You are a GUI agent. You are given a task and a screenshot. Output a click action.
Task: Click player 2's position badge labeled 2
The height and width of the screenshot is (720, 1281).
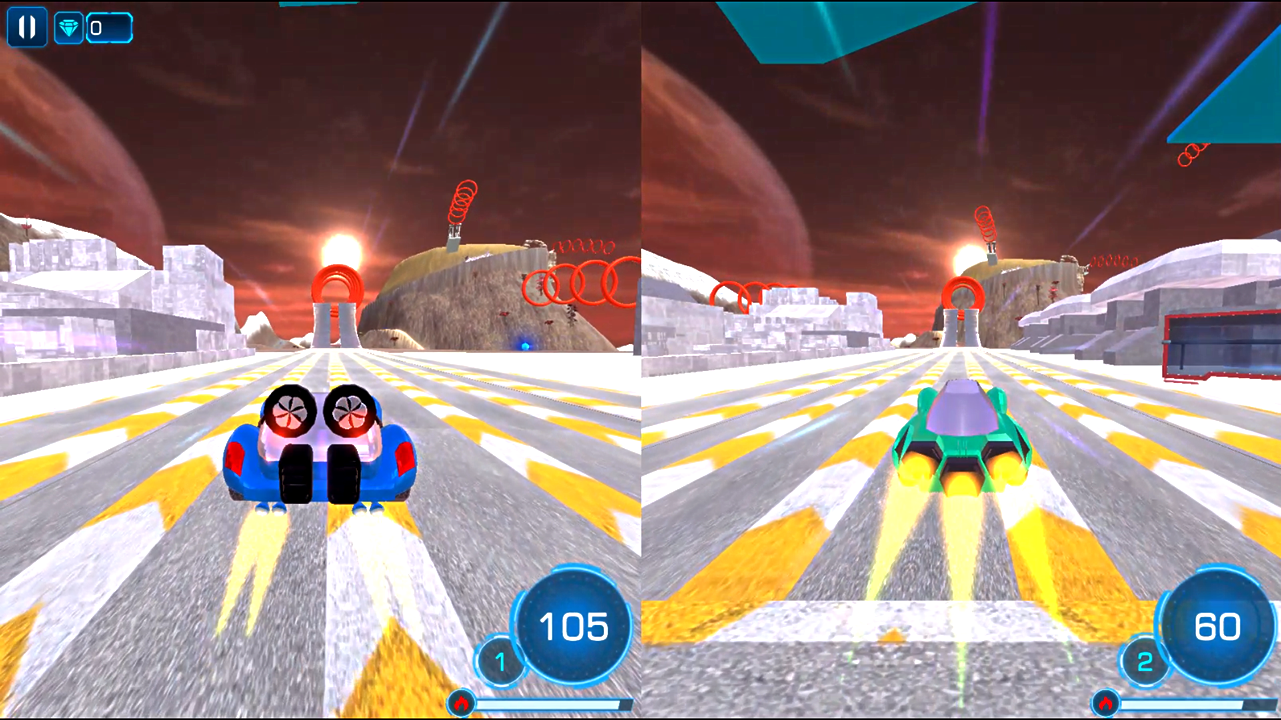coord(1144,661)
